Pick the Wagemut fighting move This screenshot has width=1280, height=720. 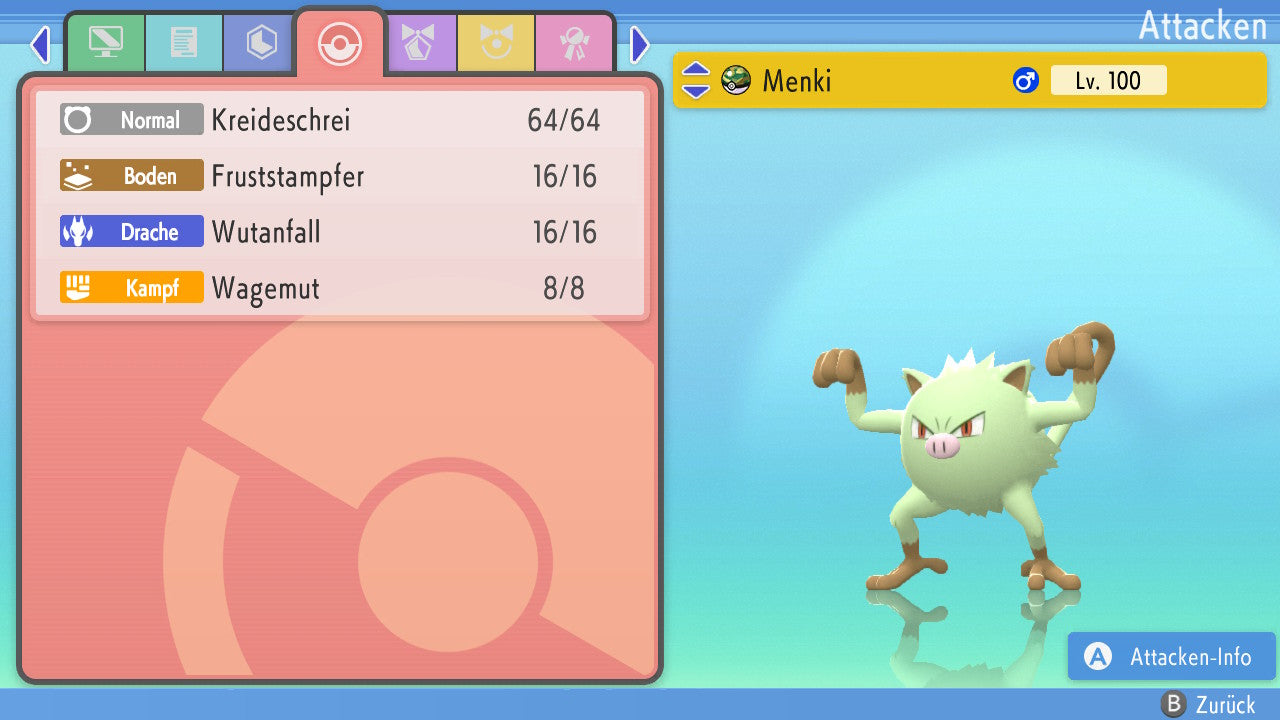point(340,289)
